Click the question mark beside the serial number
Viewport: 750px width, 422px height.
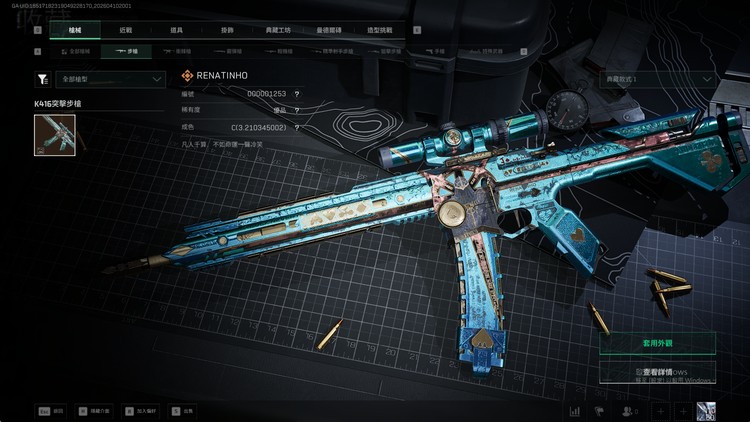coord(297,93)
